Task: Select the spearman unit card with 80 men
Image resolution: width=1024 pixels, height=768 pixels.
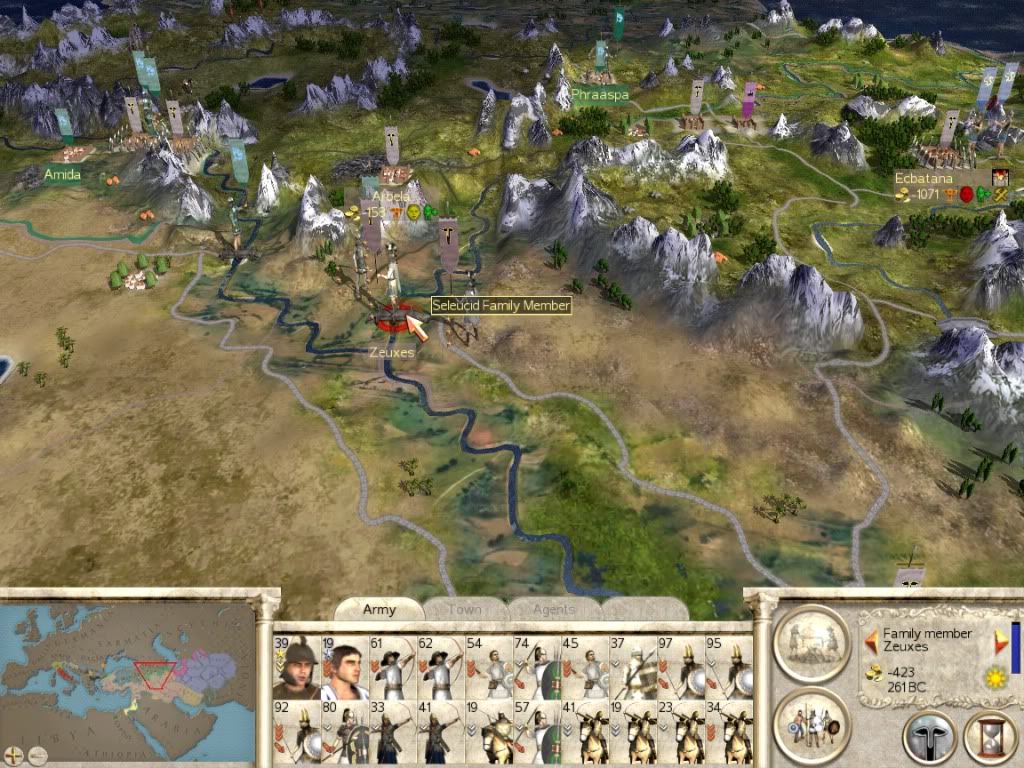Action: click(344, 734)
